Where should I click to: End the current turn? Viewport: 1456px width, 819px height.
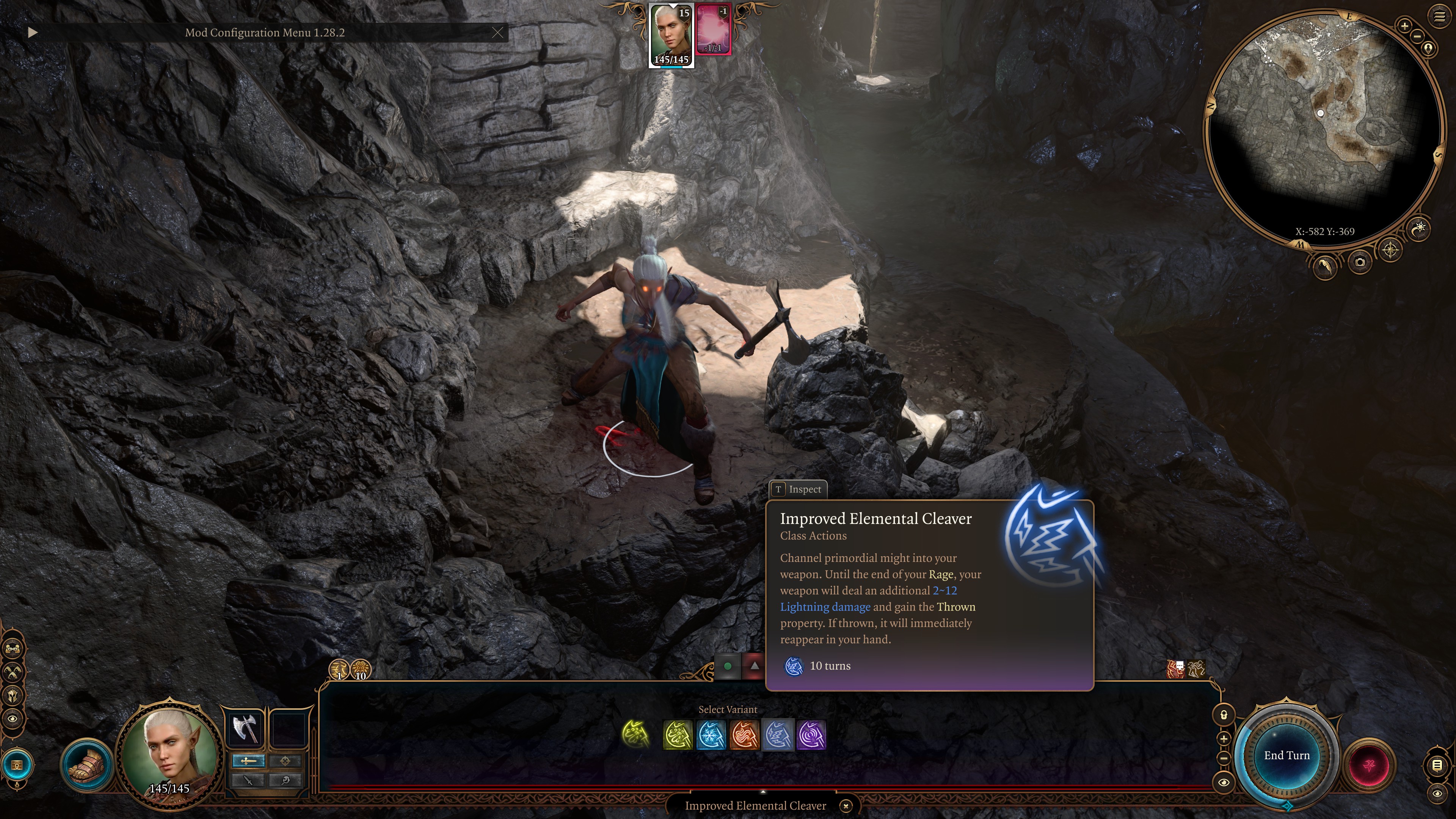(x=1287, y=755)
